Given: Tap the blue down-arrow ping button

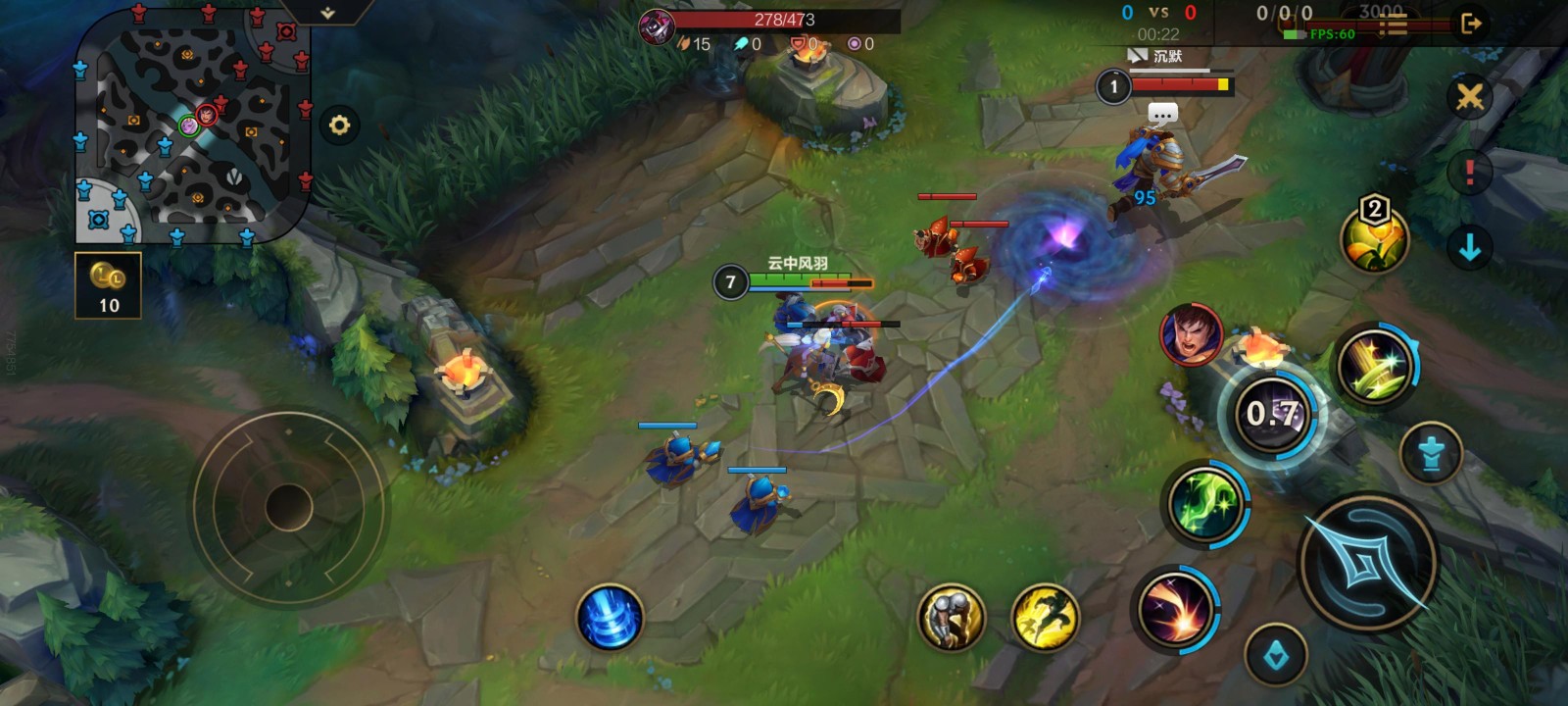Looking at the screenshot, I should [x=1469, y=248].
